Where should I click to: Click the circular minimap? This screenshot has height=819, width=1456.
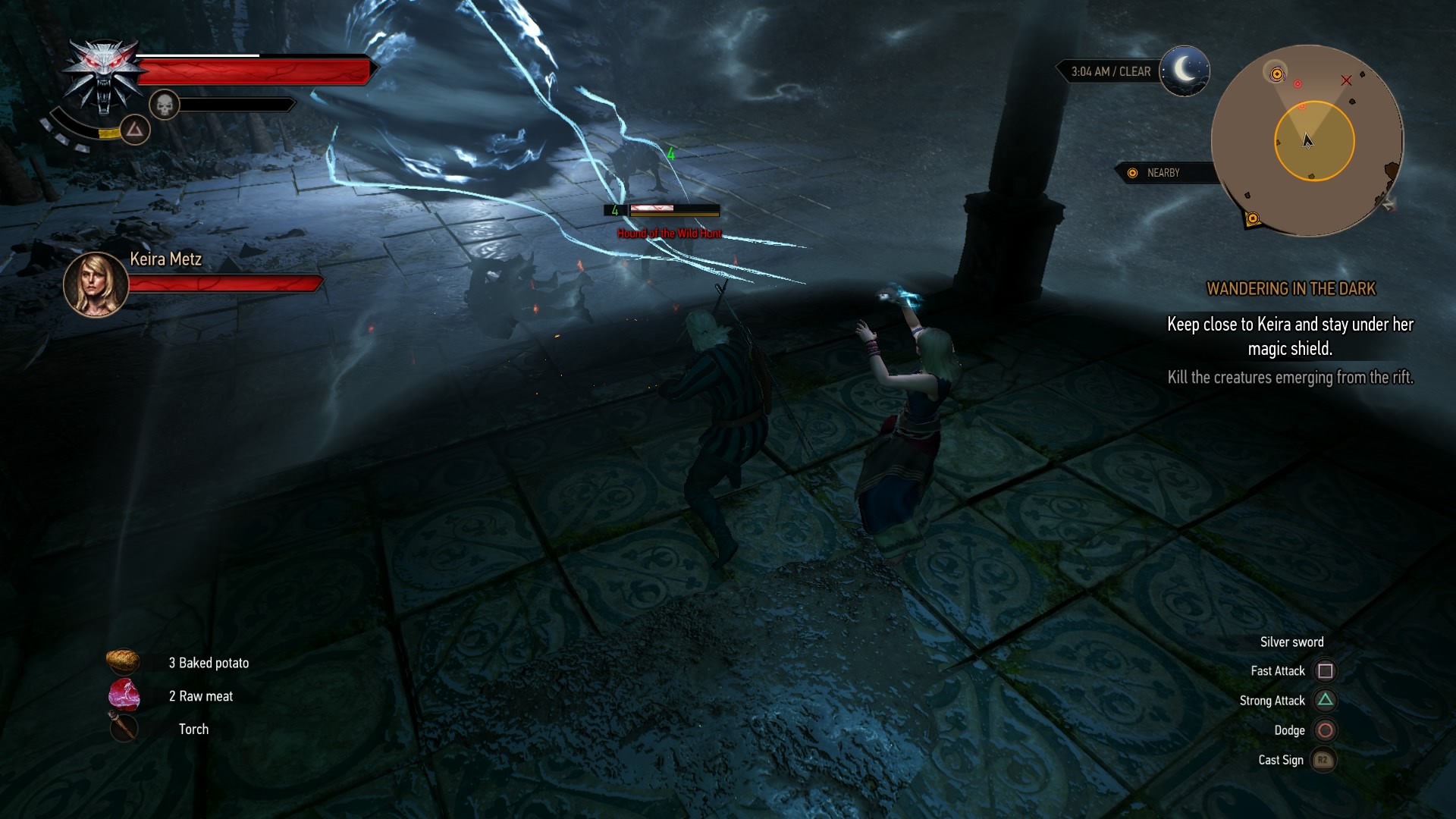(x=1307, y=140)
